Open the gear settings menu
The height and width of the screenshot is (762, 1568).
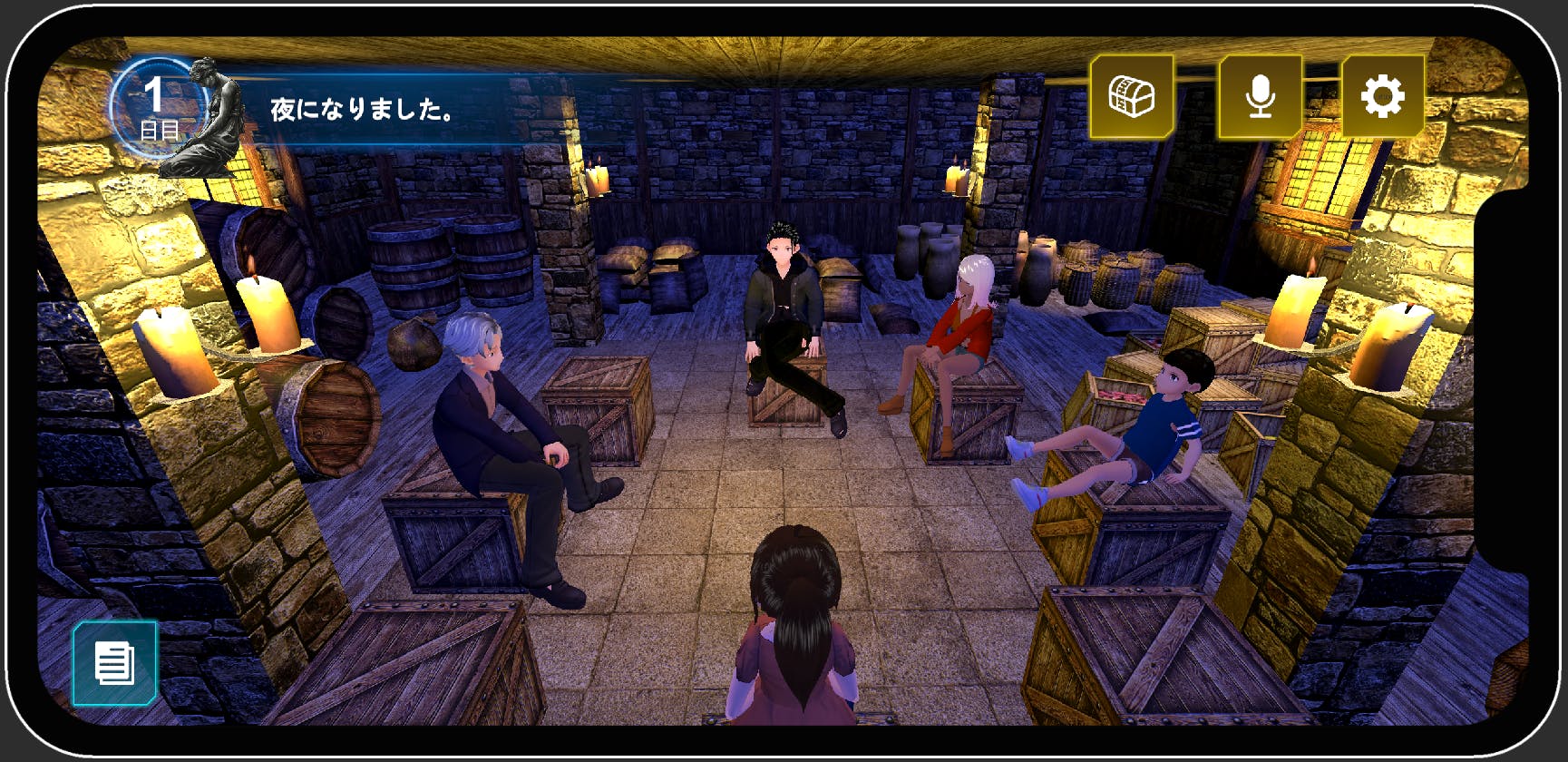coord(1382,96)
